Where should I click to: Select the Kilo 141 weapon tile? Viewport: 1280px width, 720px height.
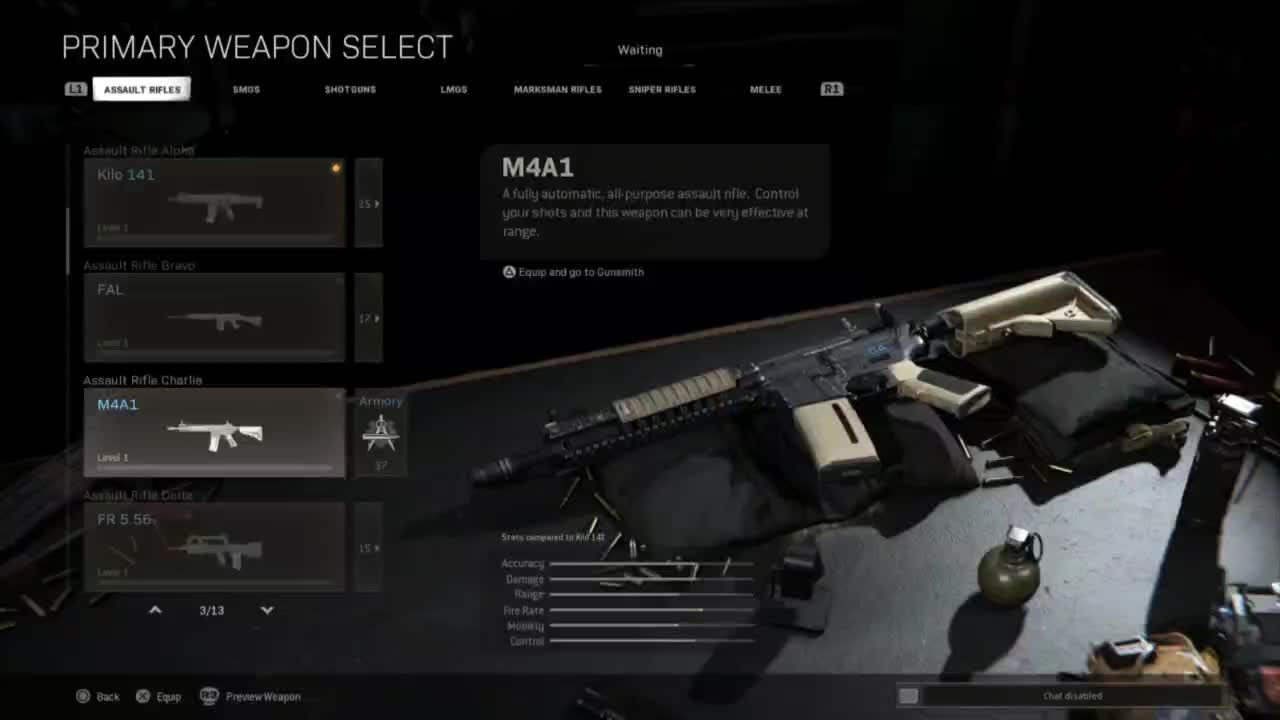[x=214, y=202]
